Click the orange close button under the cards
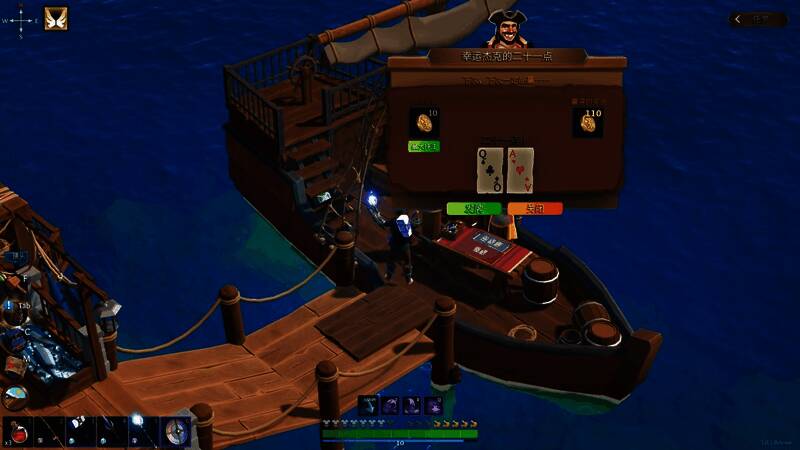800x450 pixels. [534, 208]
